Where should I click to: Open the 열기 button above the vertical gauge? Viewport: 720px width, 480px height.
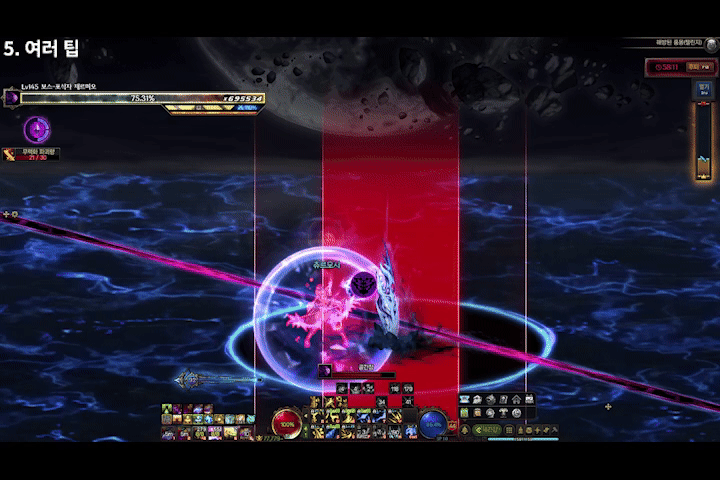tap(704, 88)
